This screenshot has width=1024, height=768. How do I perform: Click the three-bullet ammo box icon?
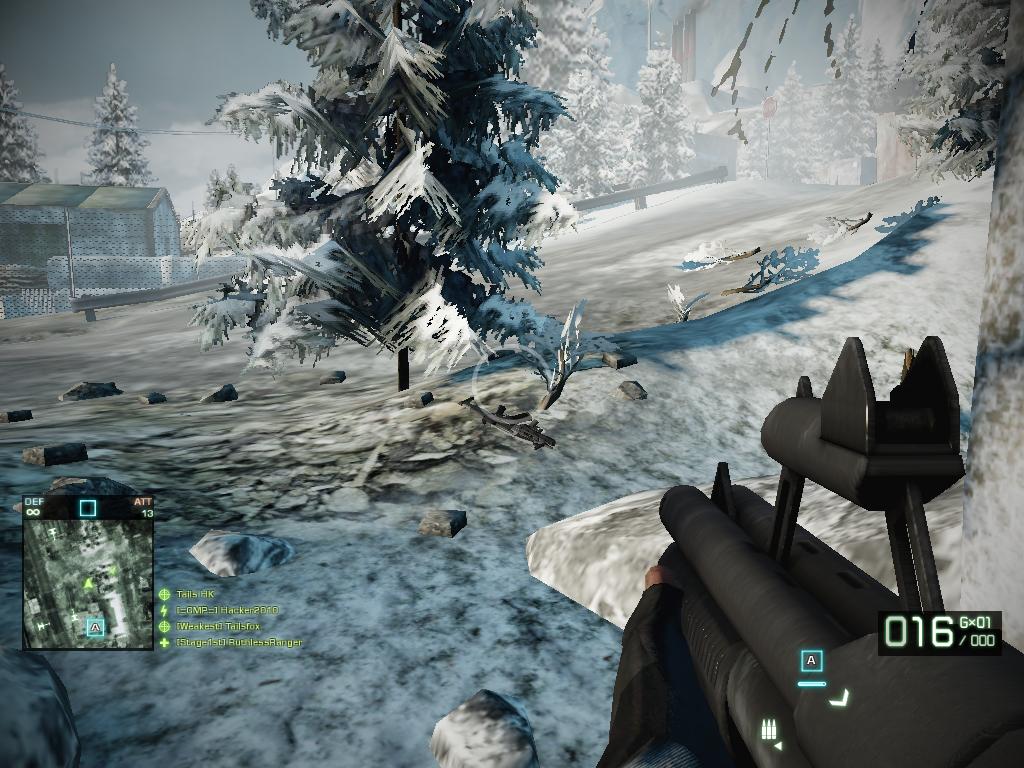click(770, 729)
